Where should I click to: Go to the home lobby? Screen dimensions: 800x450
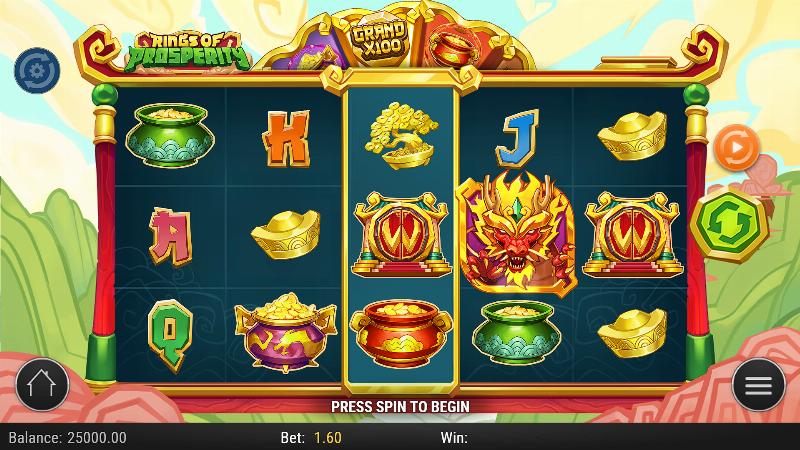pyautogui.click(x=41, y=385)
